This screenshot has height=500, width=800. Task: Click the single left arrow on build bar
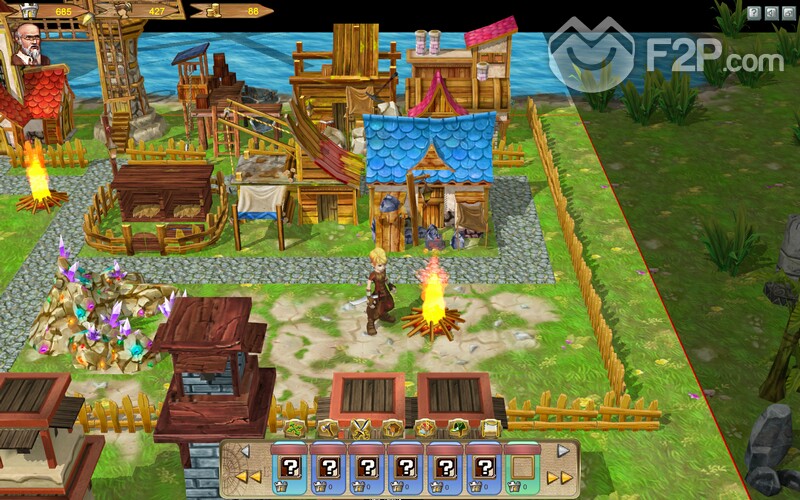pos(243,452)
